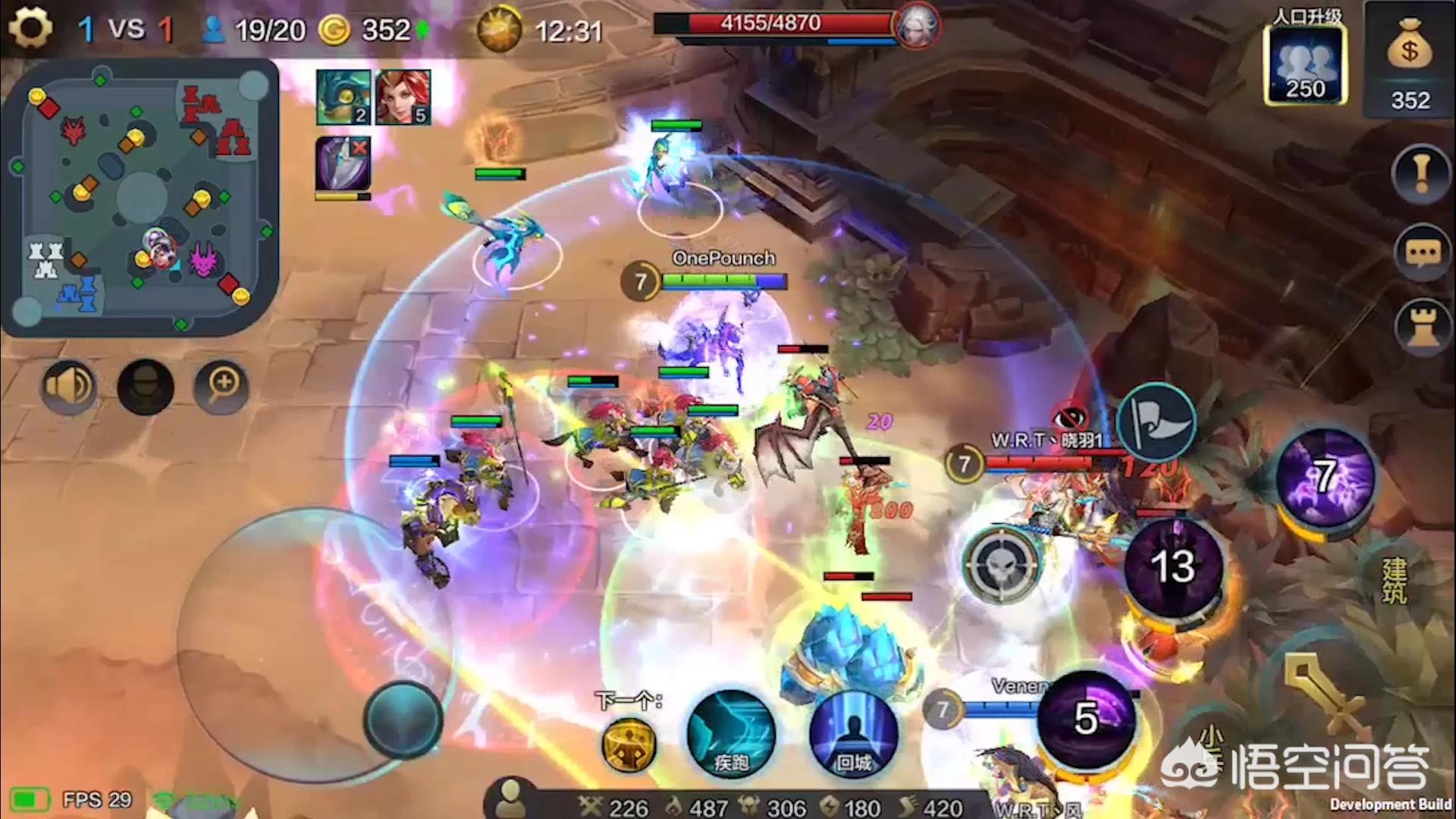1456x819 pixels.
Task: Open the chat bubble button
Action: 1423,253
